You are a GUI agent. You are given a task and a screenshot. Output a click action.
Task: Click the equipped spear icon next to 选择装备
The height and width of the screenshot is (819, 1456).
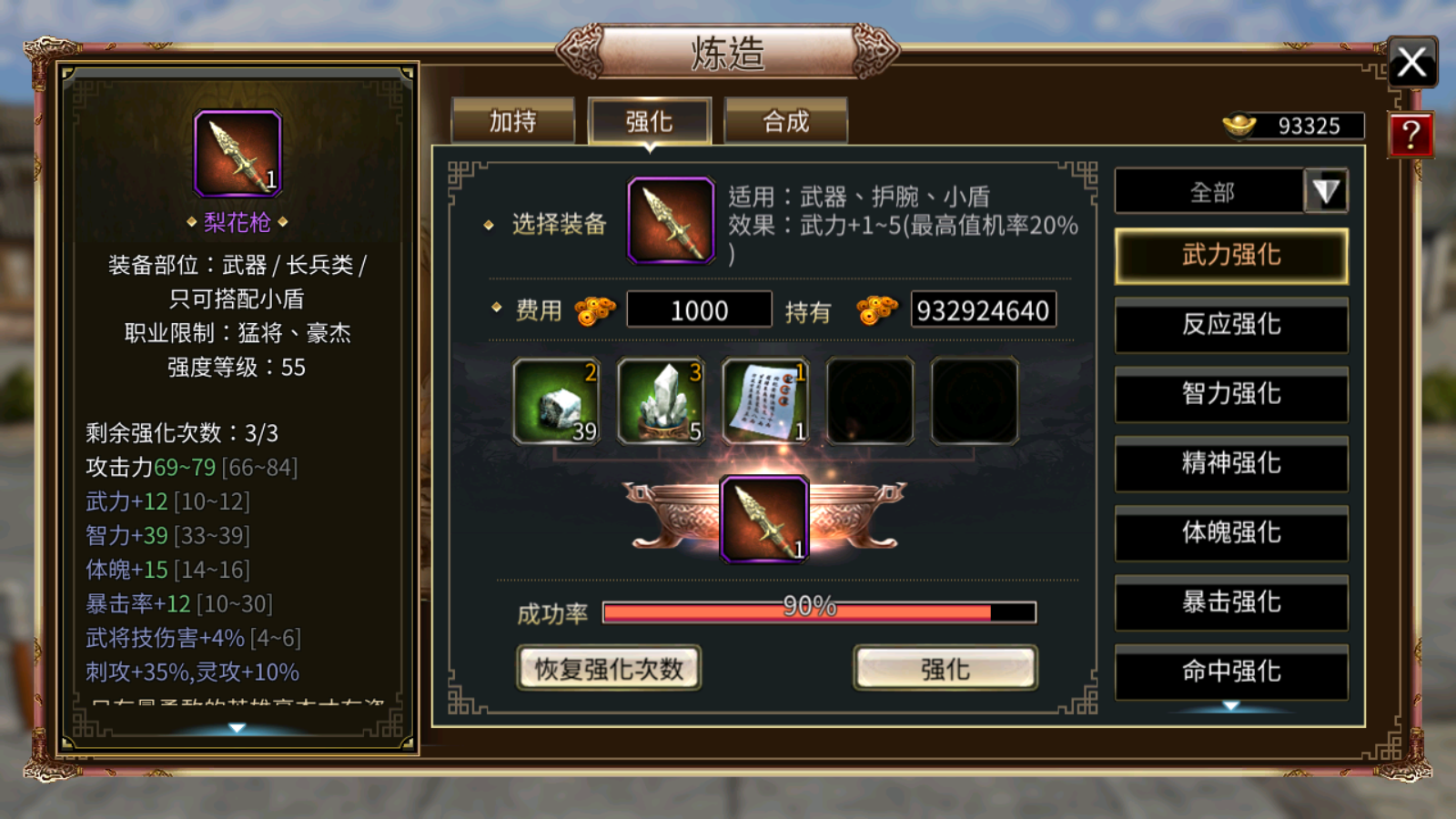pyautogui.click(x=669, y=218)
